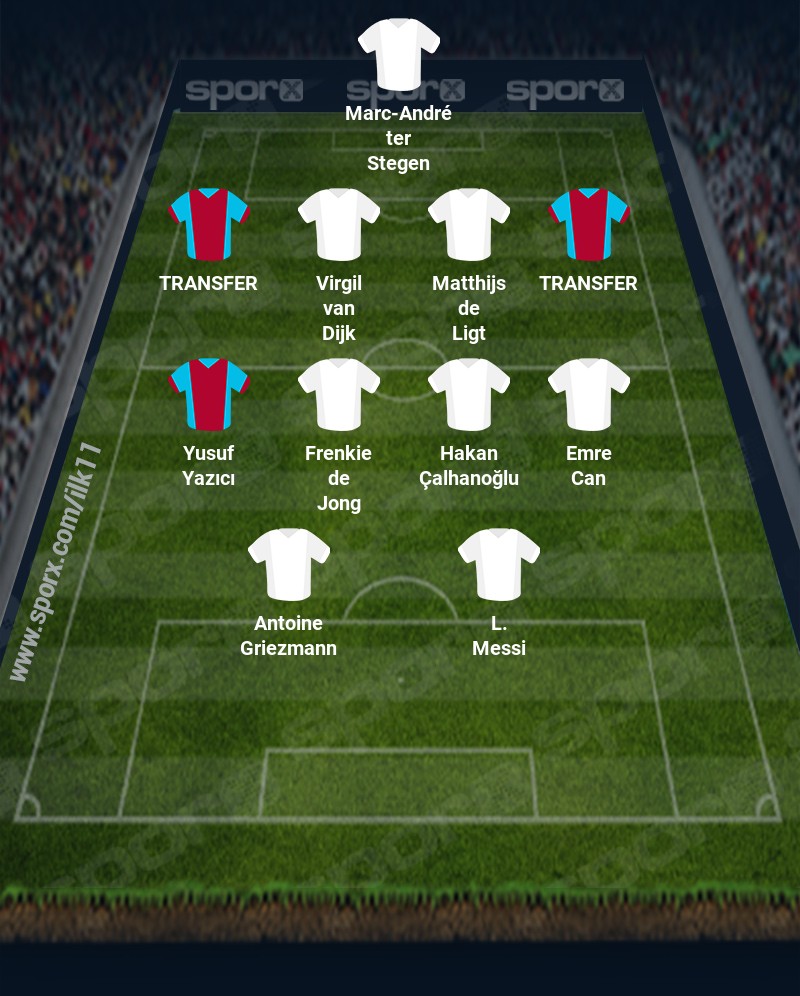The height and width of the screenshot is (996, 800).
Task: Choose the Hakan Çalhanoğlu player slot
Action: tap(468, 394)
